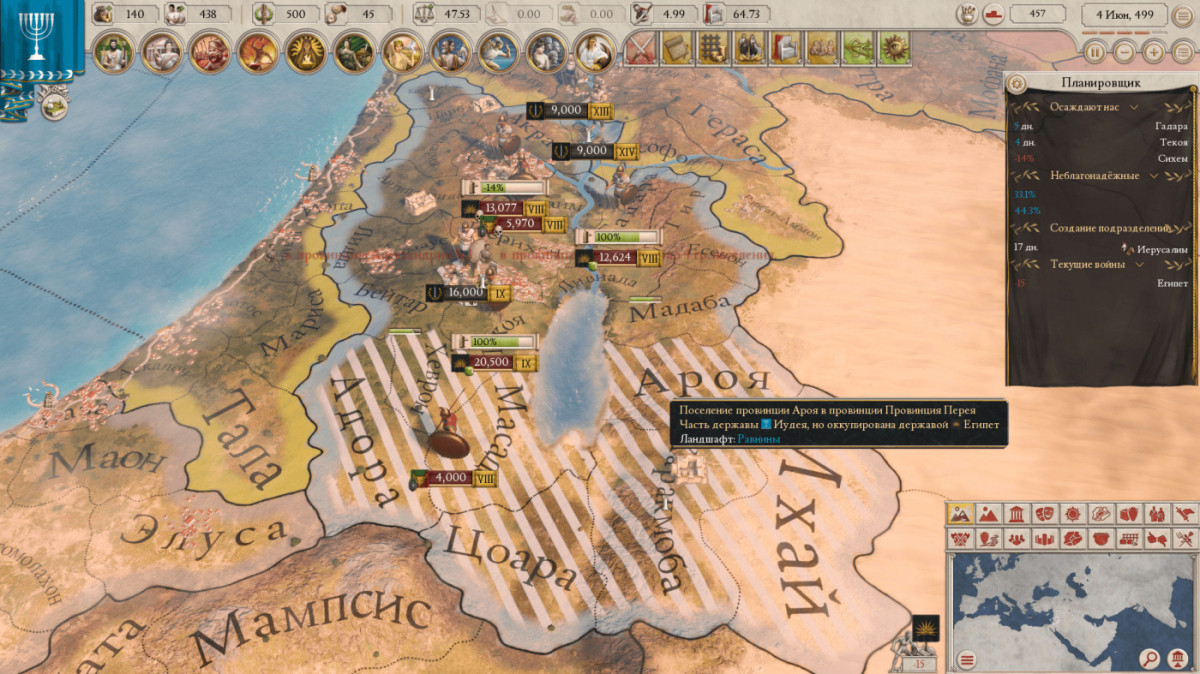The width and height of the screenshot is (1200, 674).
Task: Decrease game speed with the minus button
Action: [x=1124, y=52]
